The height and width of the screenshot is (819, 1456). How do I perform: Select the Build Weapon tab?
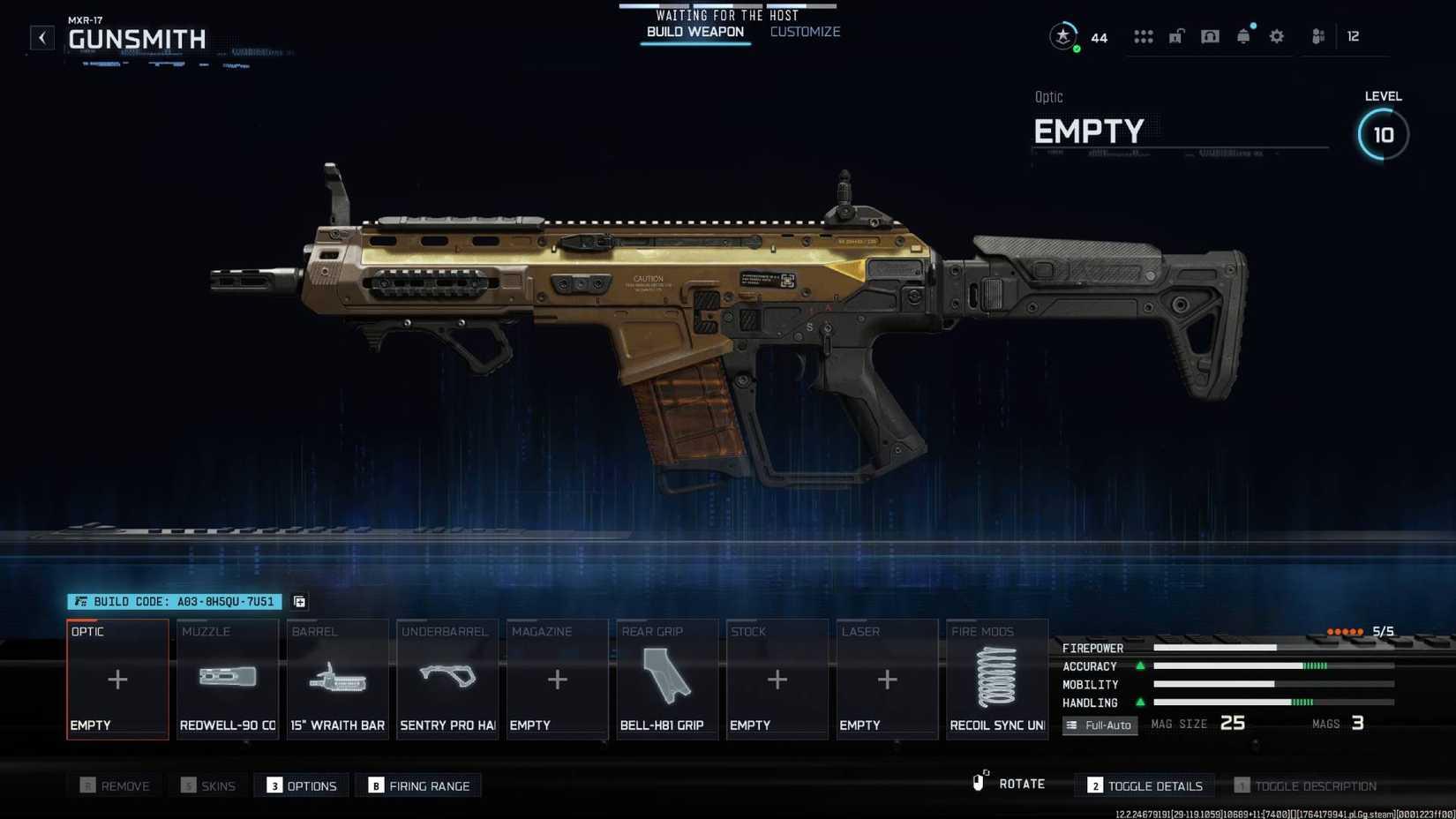694,31
